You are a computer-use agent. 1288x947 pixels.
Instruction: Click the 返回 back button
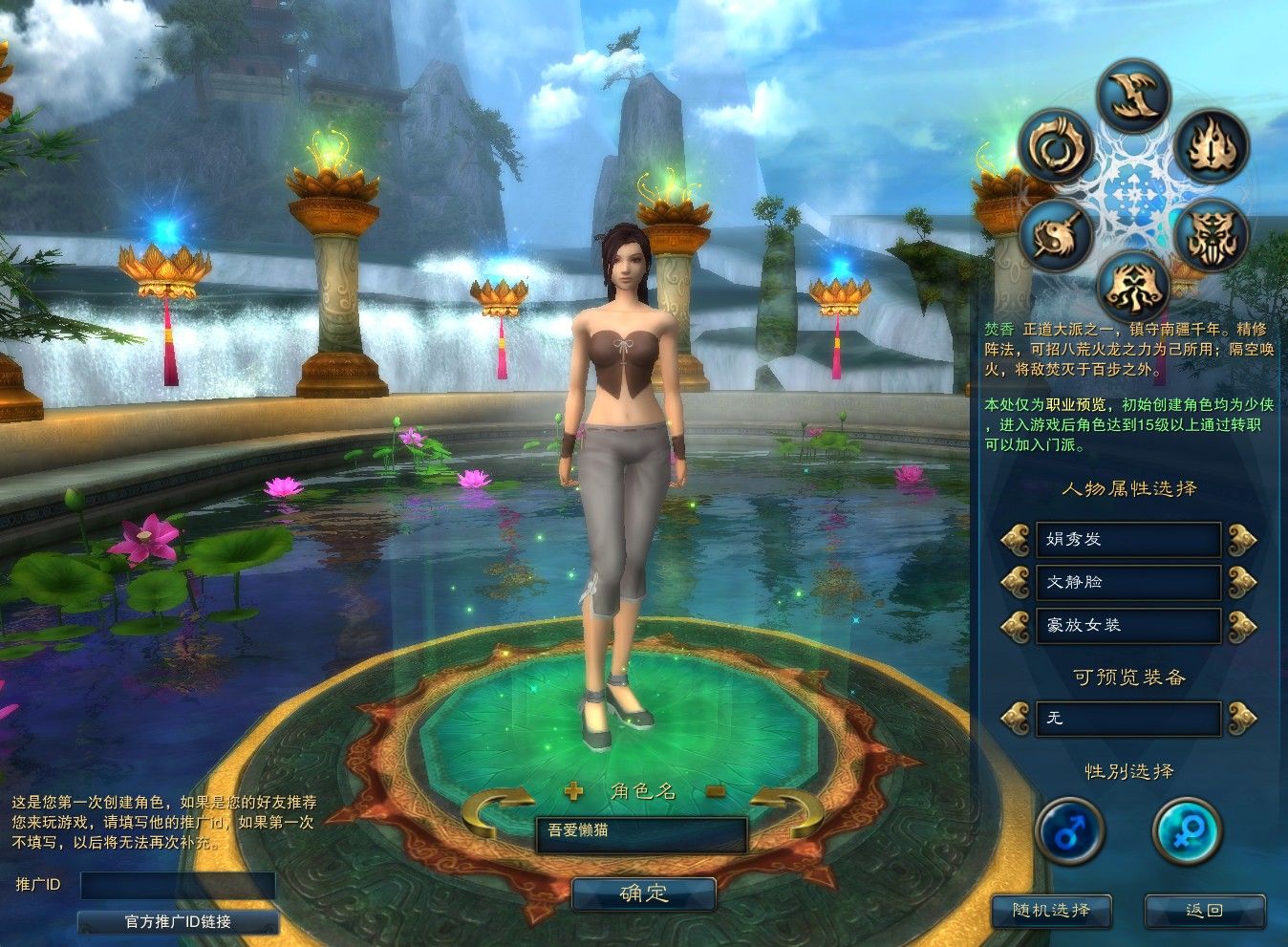[x=1204, y=910]
